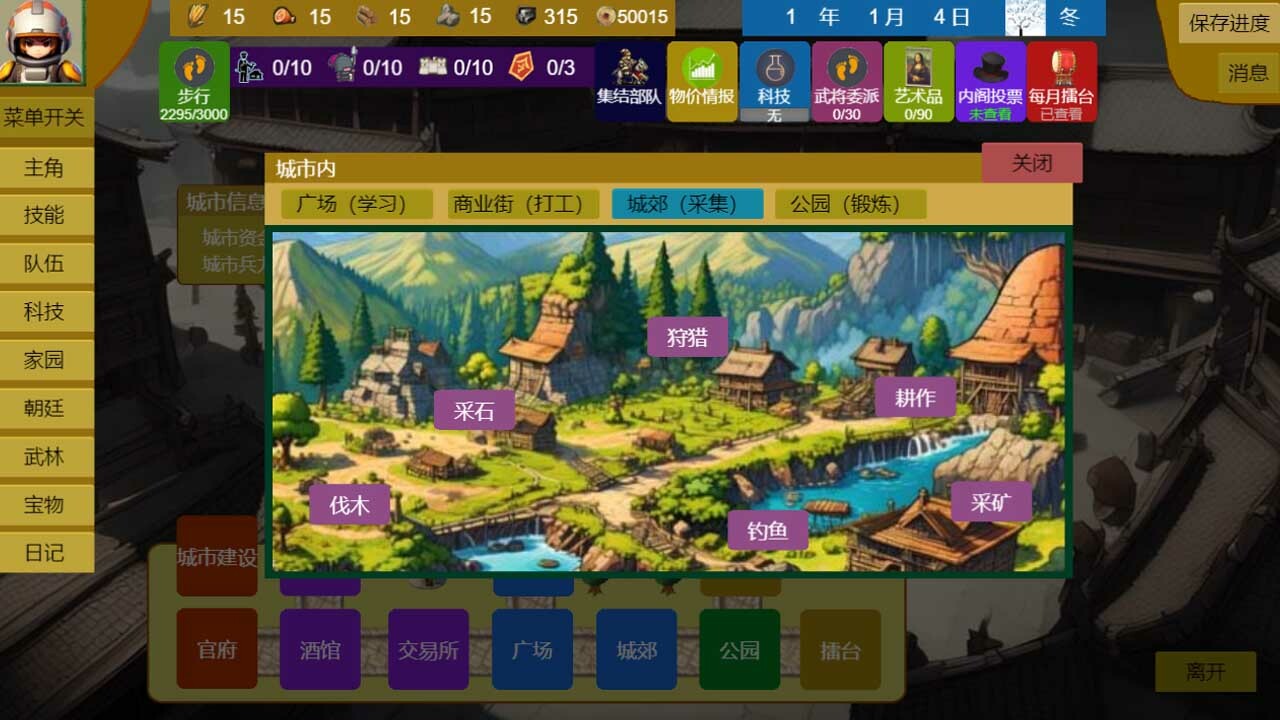This screenshot has width=1280, height=720.
Task: Enter the 官府 government office
Action: tap(216, 650)
